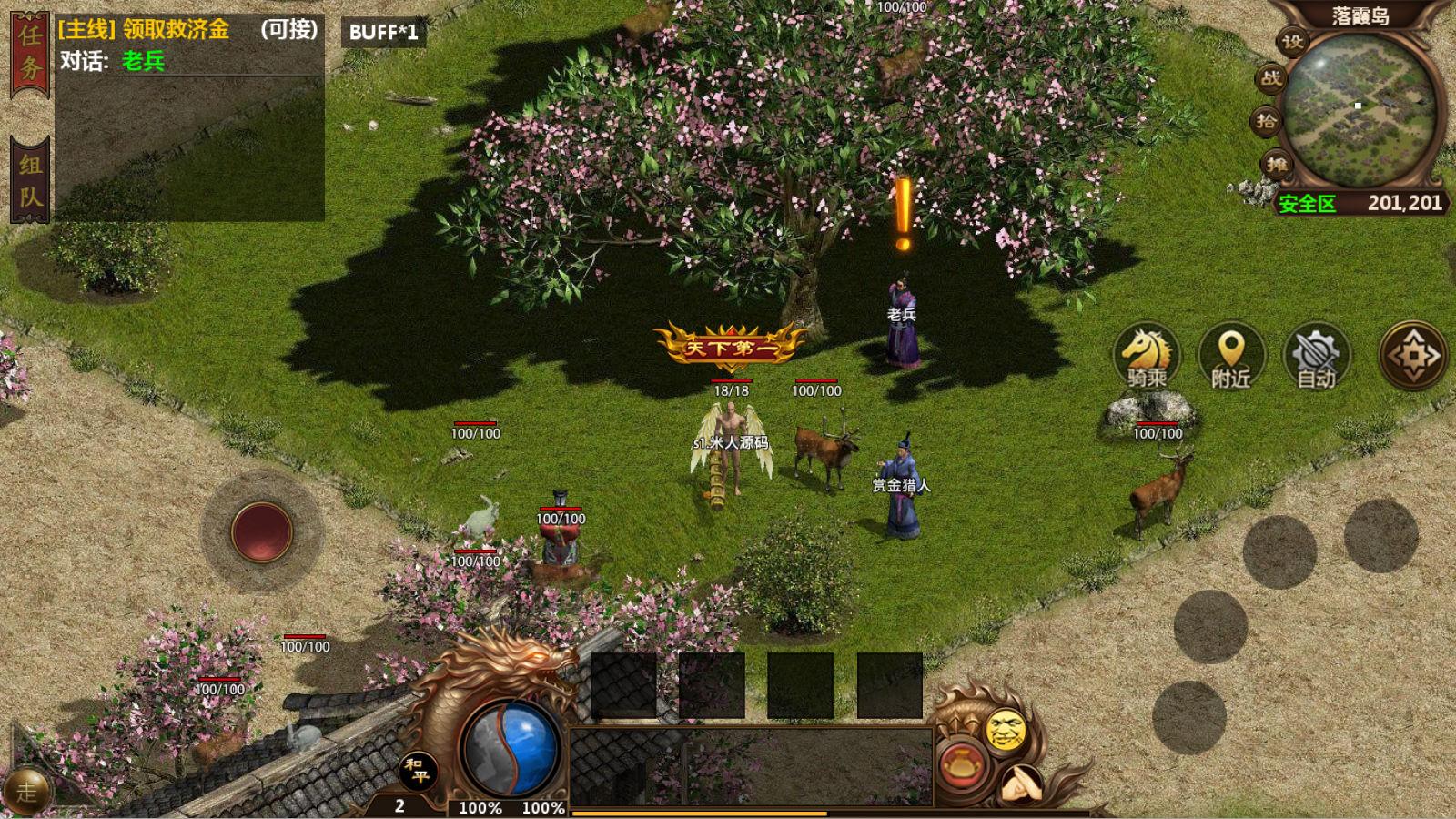The width and height of the screenshot is (1456, 819).
Task: Toggle the 走 walk mode button
Action: point(26,791)
